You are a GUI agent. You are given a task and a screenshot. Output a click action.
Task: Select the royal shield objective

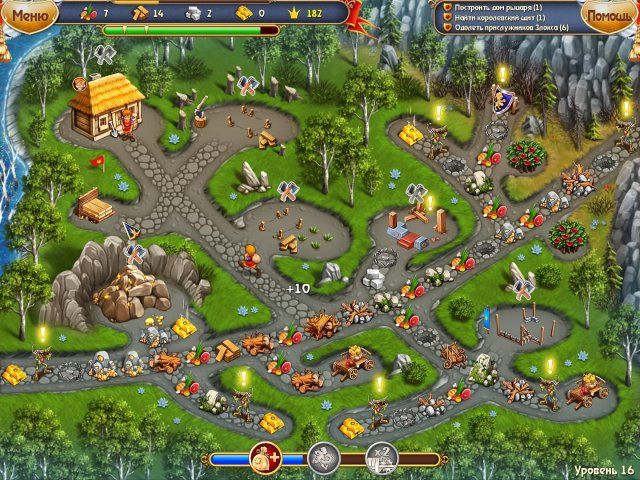coord(497,17)
